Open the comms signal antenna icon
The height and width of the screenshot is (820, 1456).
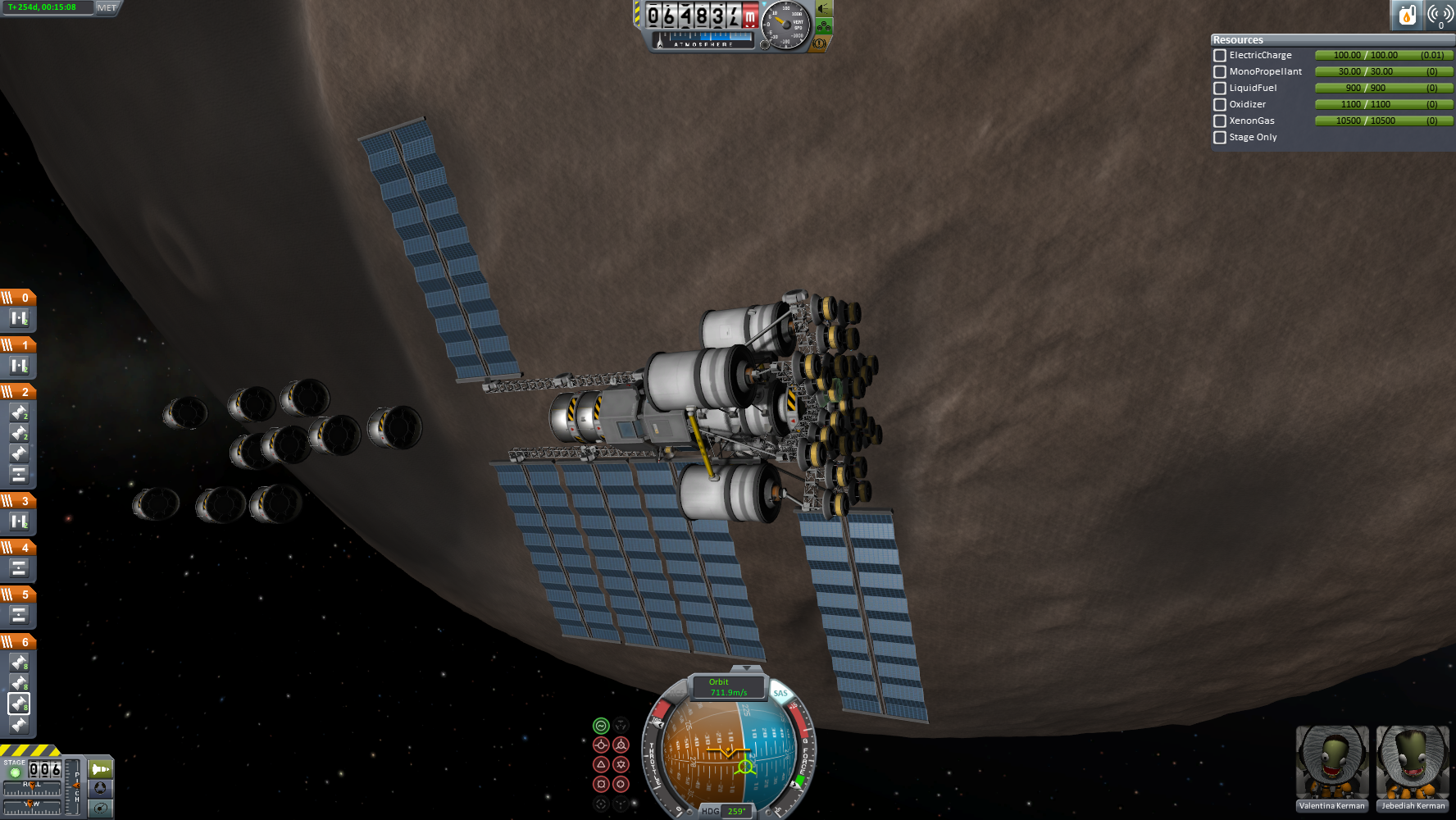[1440, 15]
